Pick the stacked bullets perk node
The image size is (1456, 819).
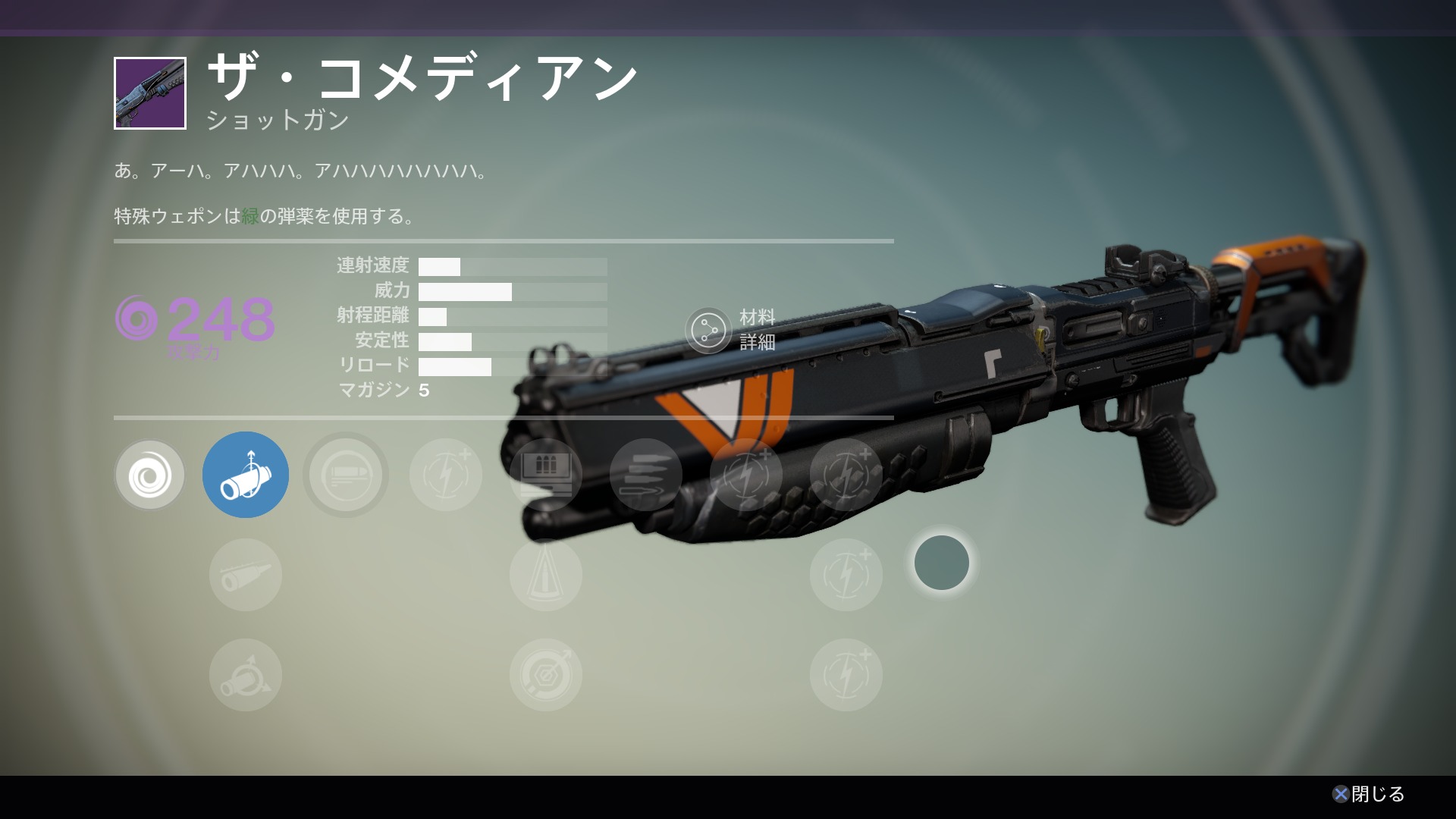(x=646, y=475)
